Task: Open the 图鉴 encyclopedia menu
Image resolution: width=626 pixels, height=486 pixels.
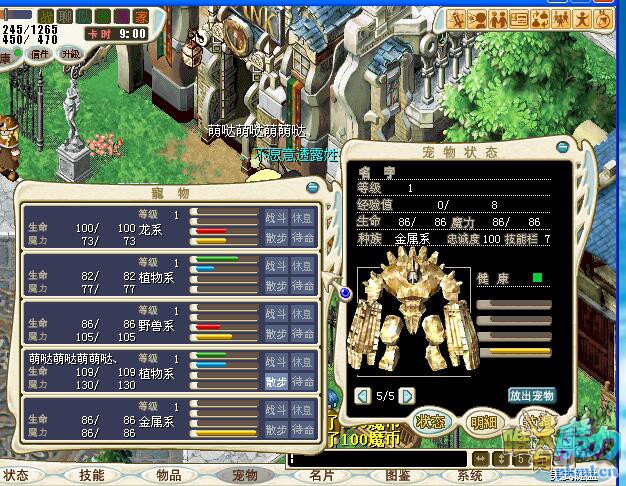Action: pos(397,476)
